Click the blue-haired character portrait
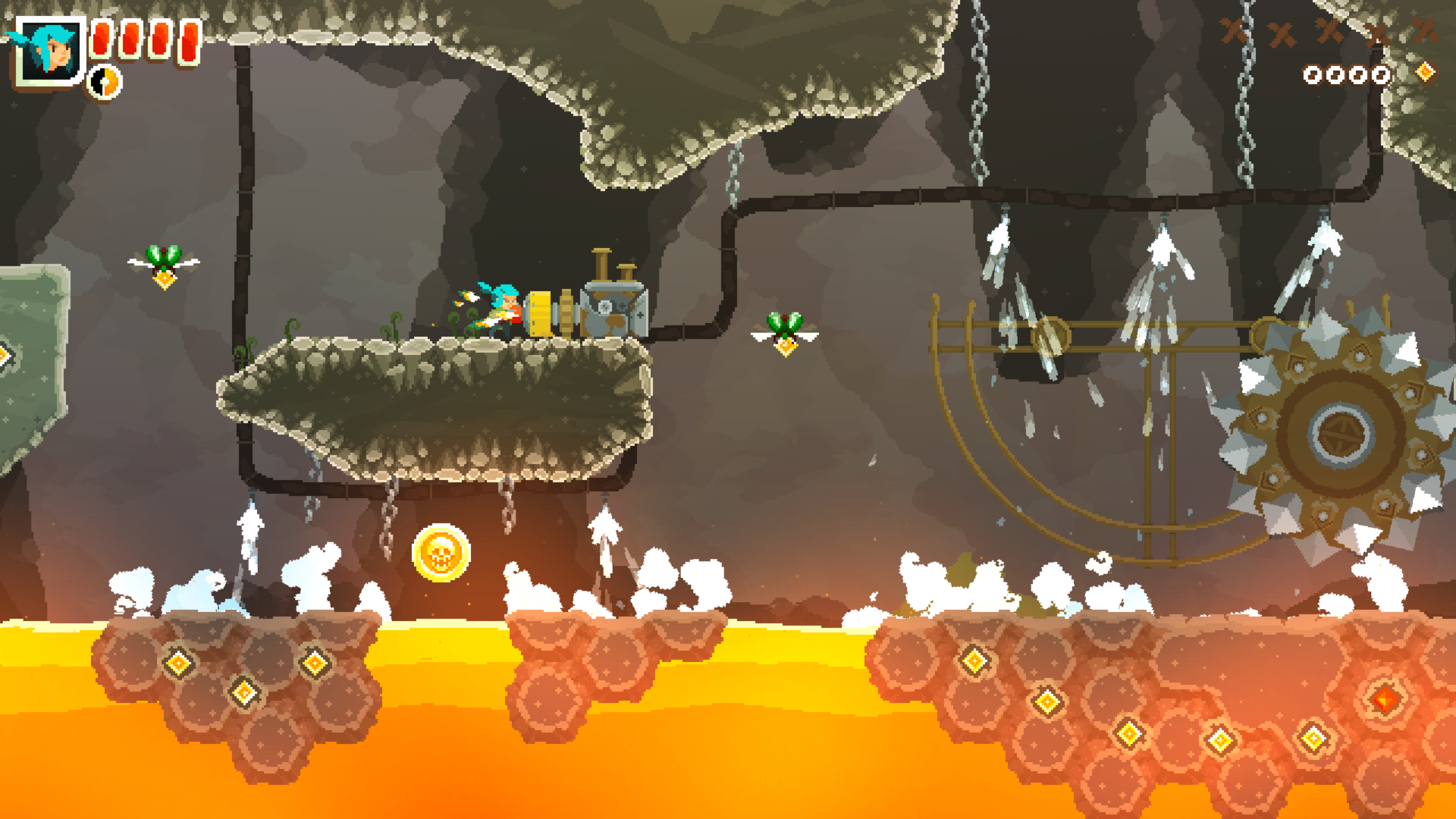Viewport: 1456px width, 819px height. [x=52, y=51]
